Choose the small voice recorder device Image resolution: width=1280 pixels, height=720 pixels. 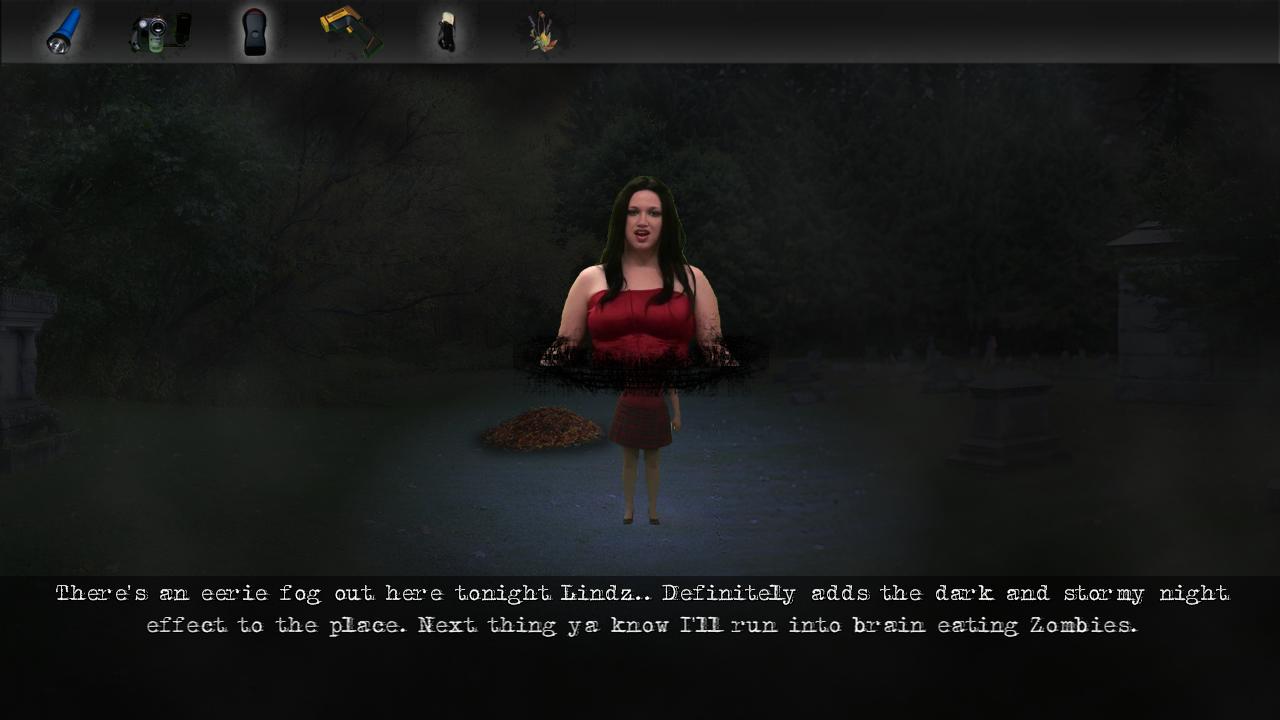446,30
